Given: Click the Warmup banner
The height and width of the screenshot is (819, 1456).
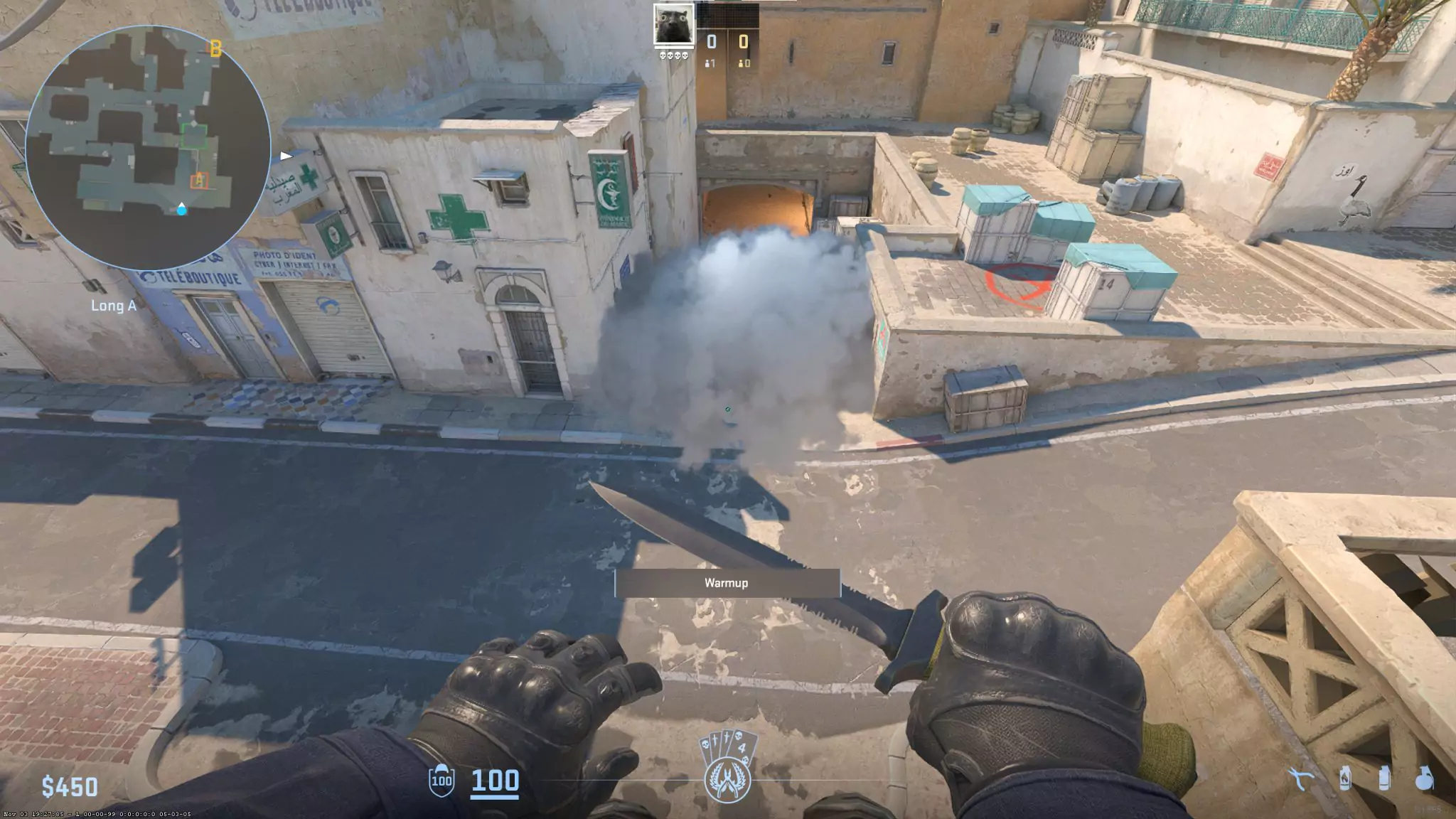Looking at the screenshot, I should click(x=727, y=582).
